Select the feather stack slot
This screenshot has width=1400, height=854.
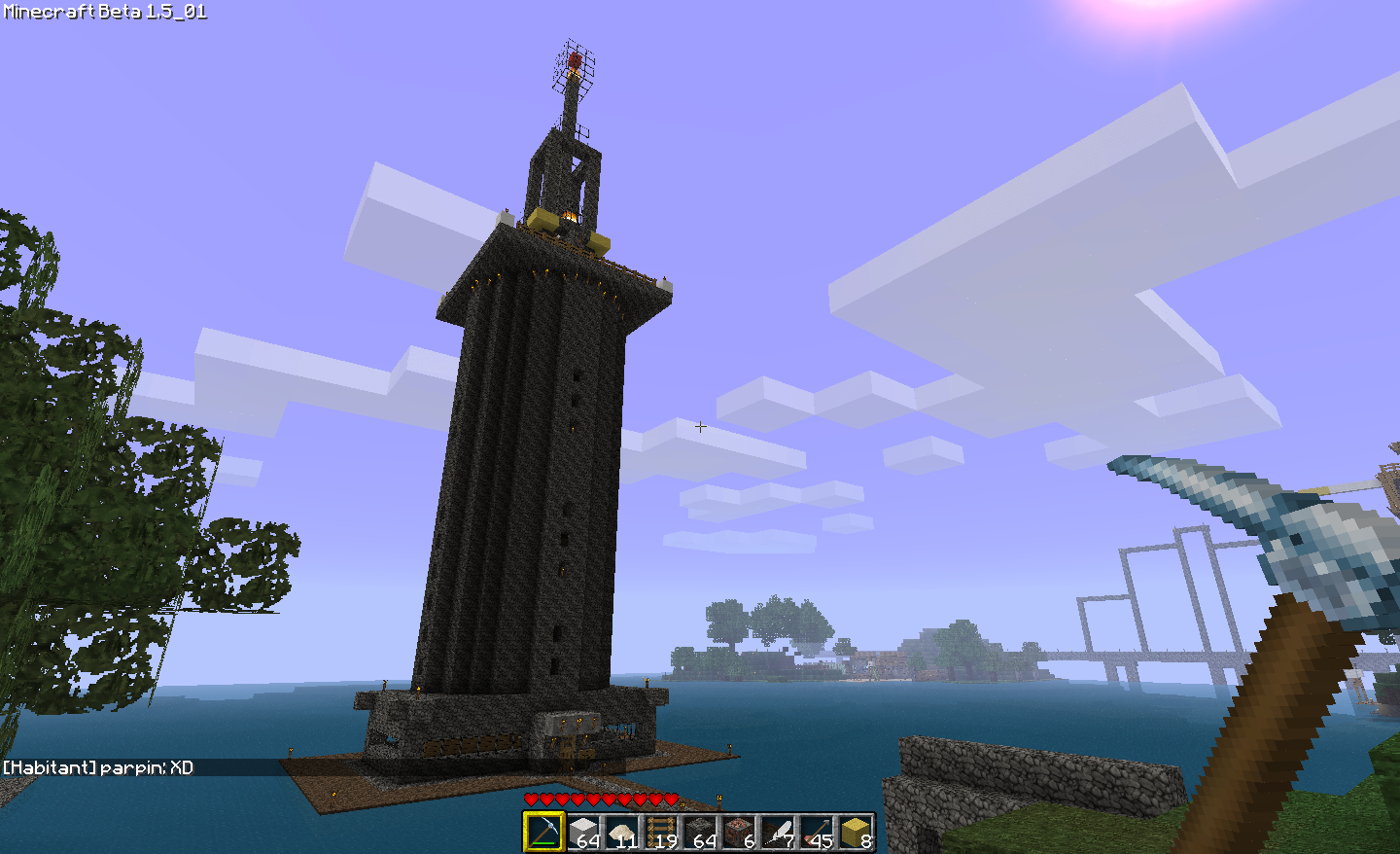pyautogui.click(x=778, y=833)
